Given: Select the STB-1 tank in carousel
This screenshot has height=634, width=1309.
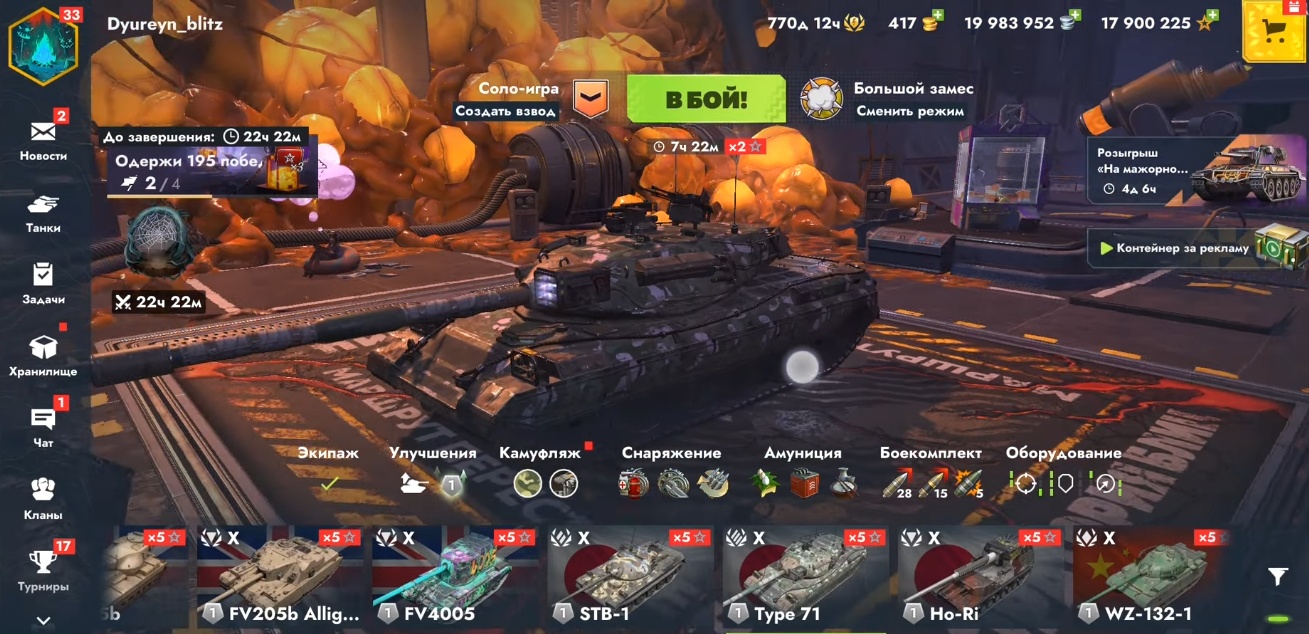Looking at the screenshot, I should click(x=632, y=578).
